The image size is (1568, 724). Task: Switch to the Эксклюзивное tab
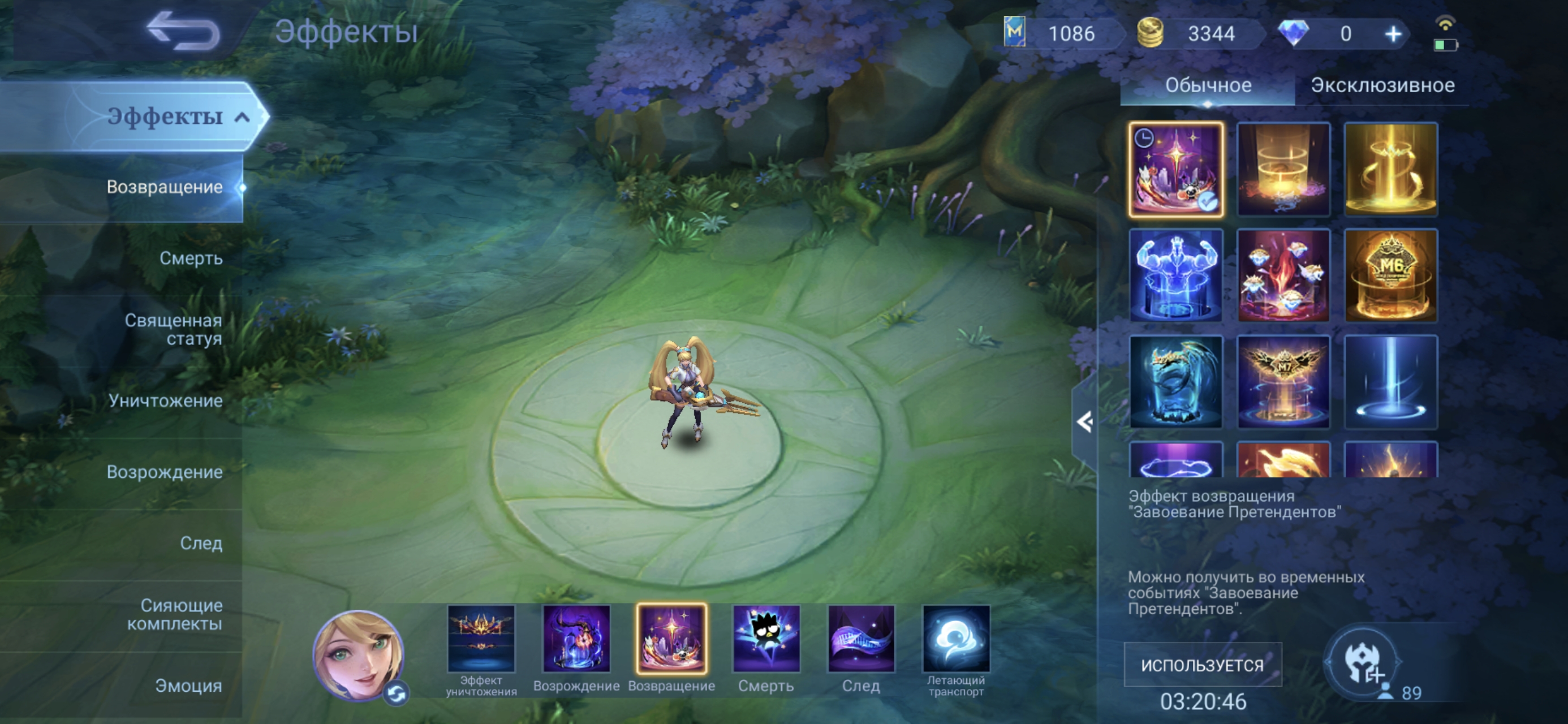coord(1382,86)
